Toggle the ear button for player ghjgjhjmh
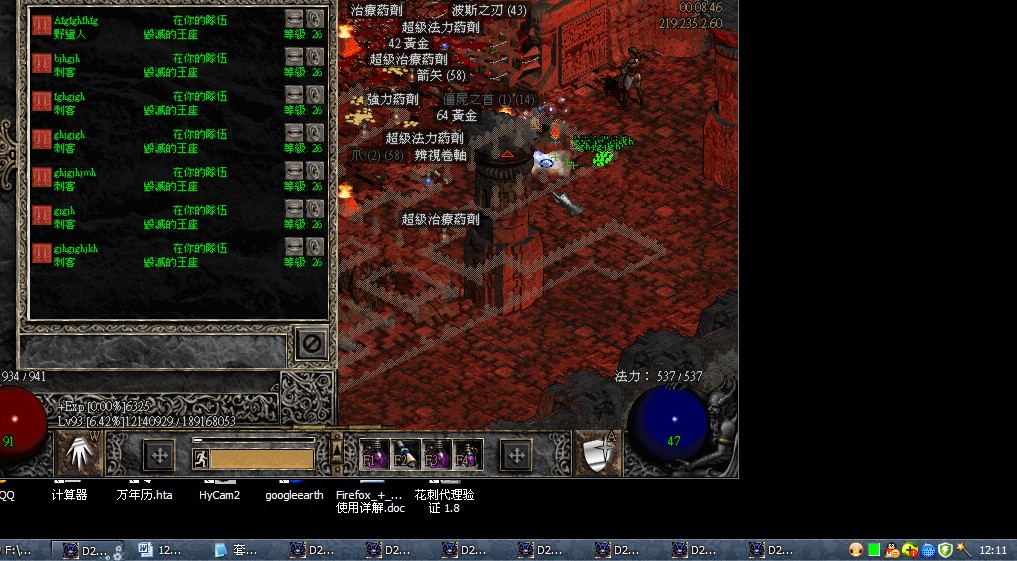The width and height of the screenshot is (1017, 561). pyautogui.click(x=315, y=171)
